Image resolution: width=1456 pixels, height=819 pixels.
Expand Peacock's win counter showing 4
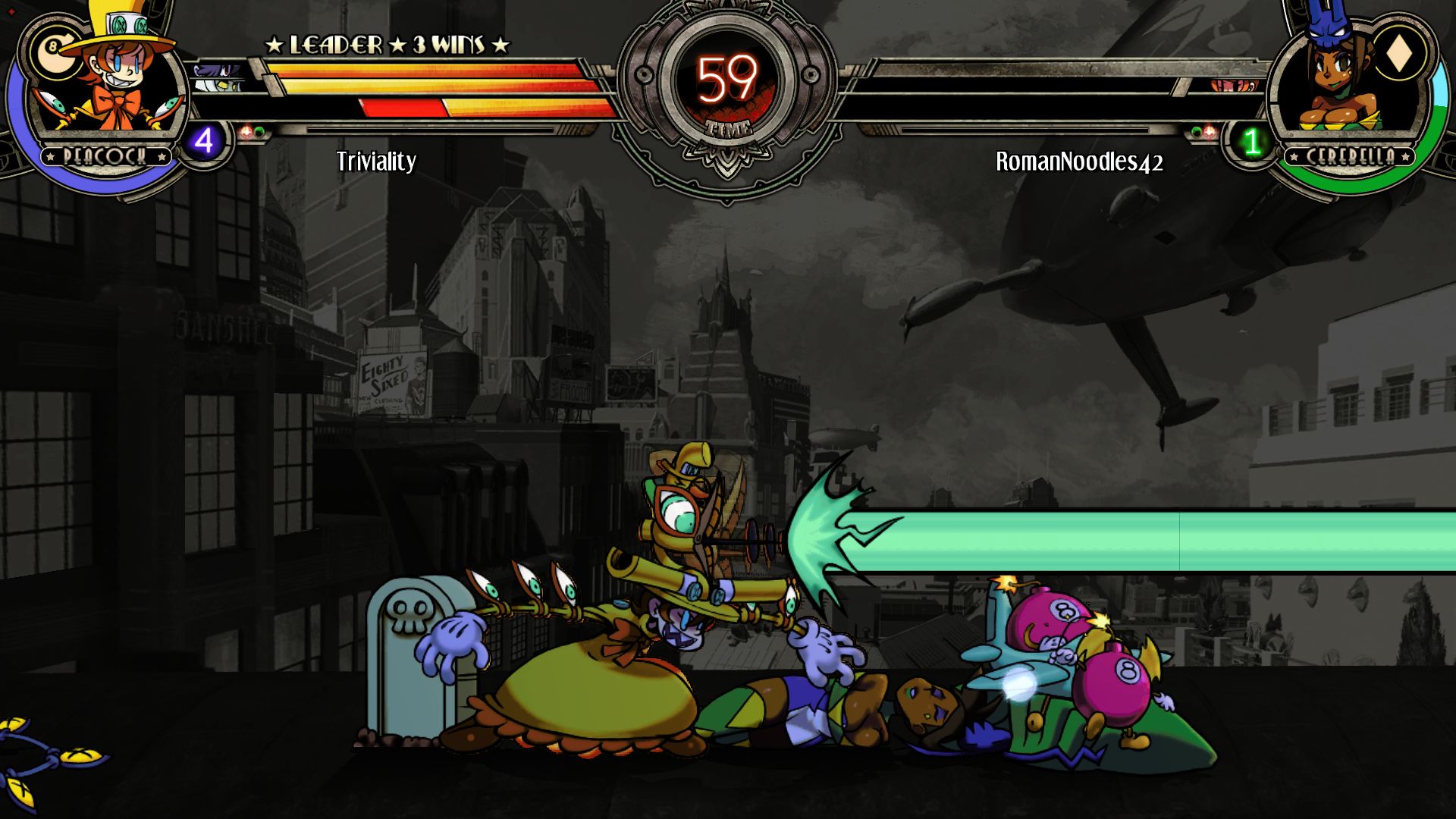coord(203,141)
